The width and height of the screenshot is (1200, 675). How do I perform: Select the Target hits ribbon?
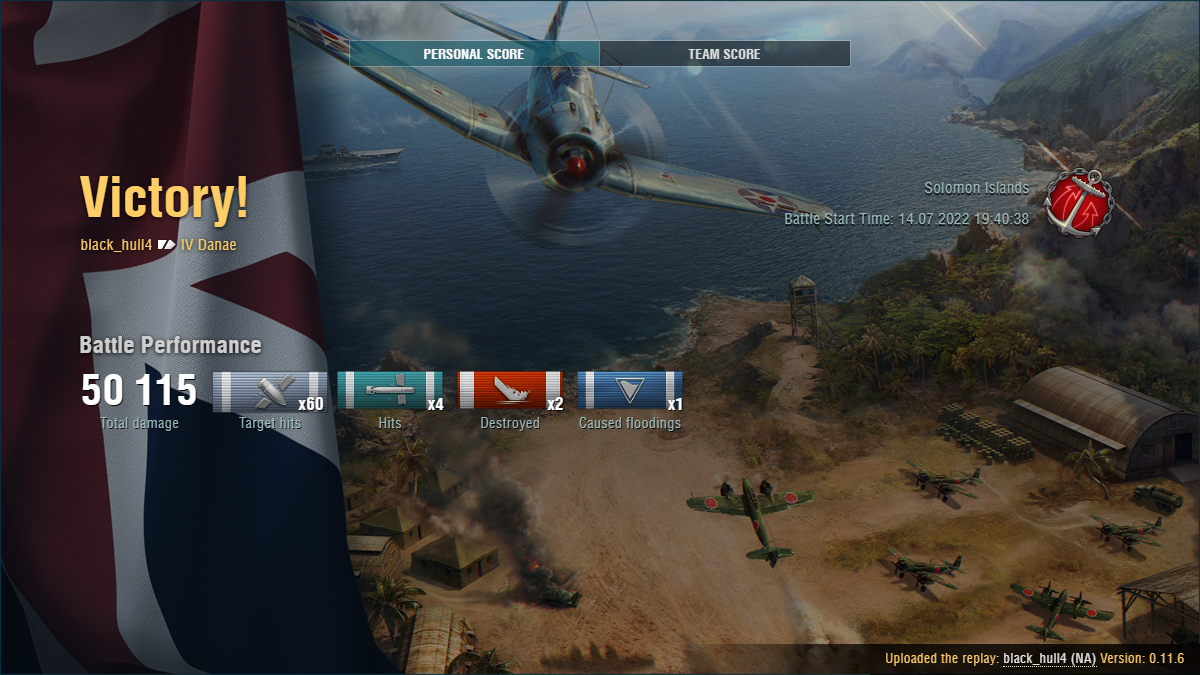pos(270,391)
